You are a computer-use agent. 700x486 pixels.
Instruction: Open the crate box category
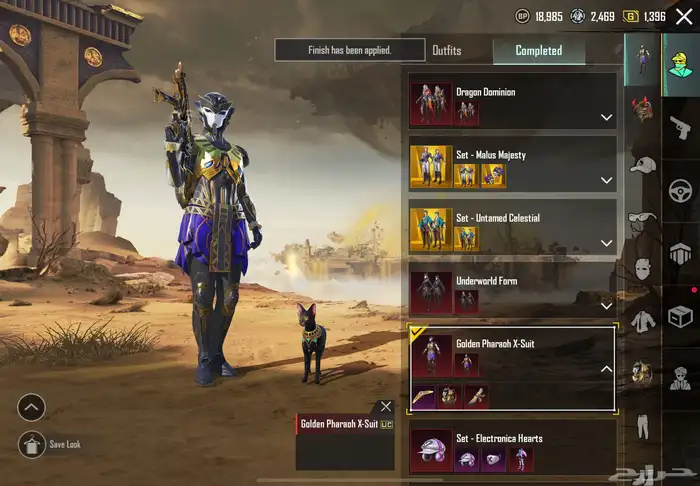680,316
